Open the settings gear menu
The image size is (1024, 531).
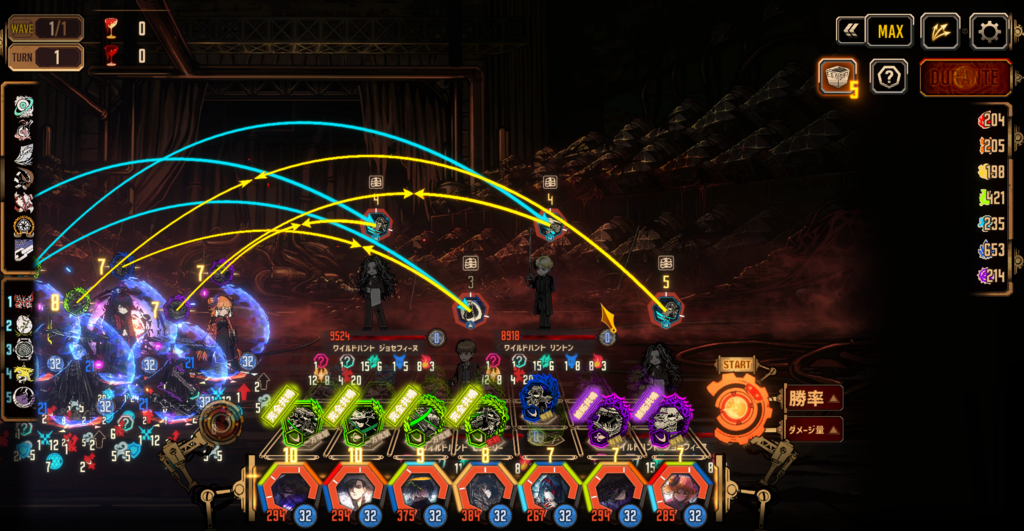tap(989, 31)
